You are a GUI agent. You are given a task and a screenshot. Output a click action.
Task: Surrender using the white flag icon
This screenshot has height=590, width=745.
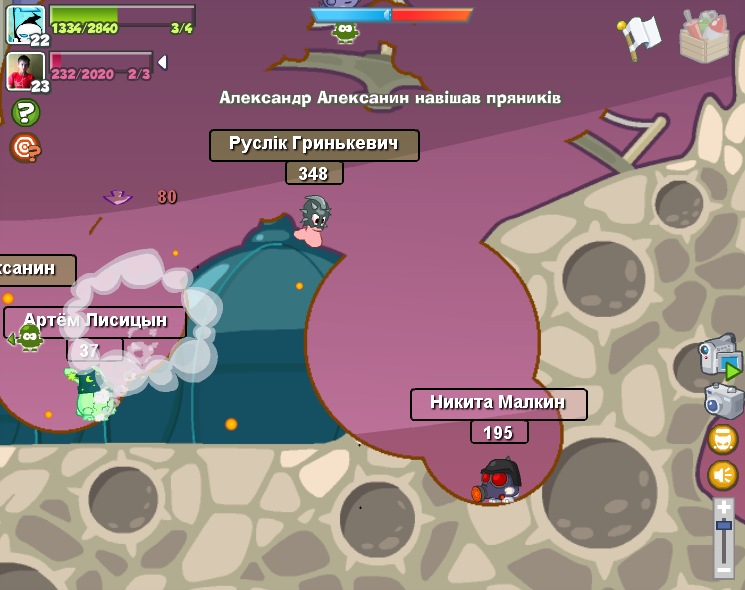pos(639,36)
